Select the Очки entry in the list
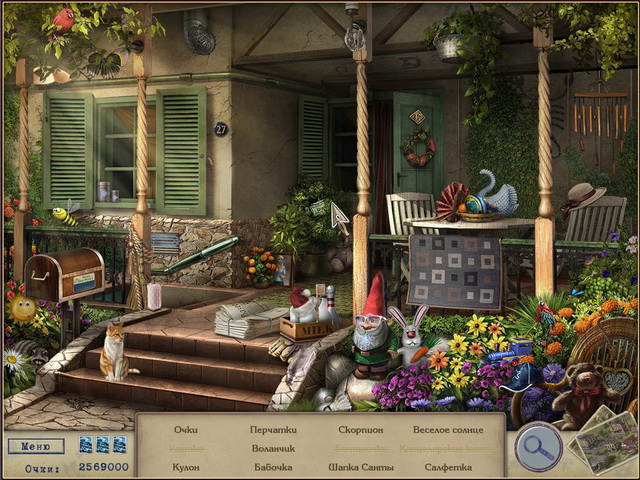 pyautogui.click(x=185, y=429)
